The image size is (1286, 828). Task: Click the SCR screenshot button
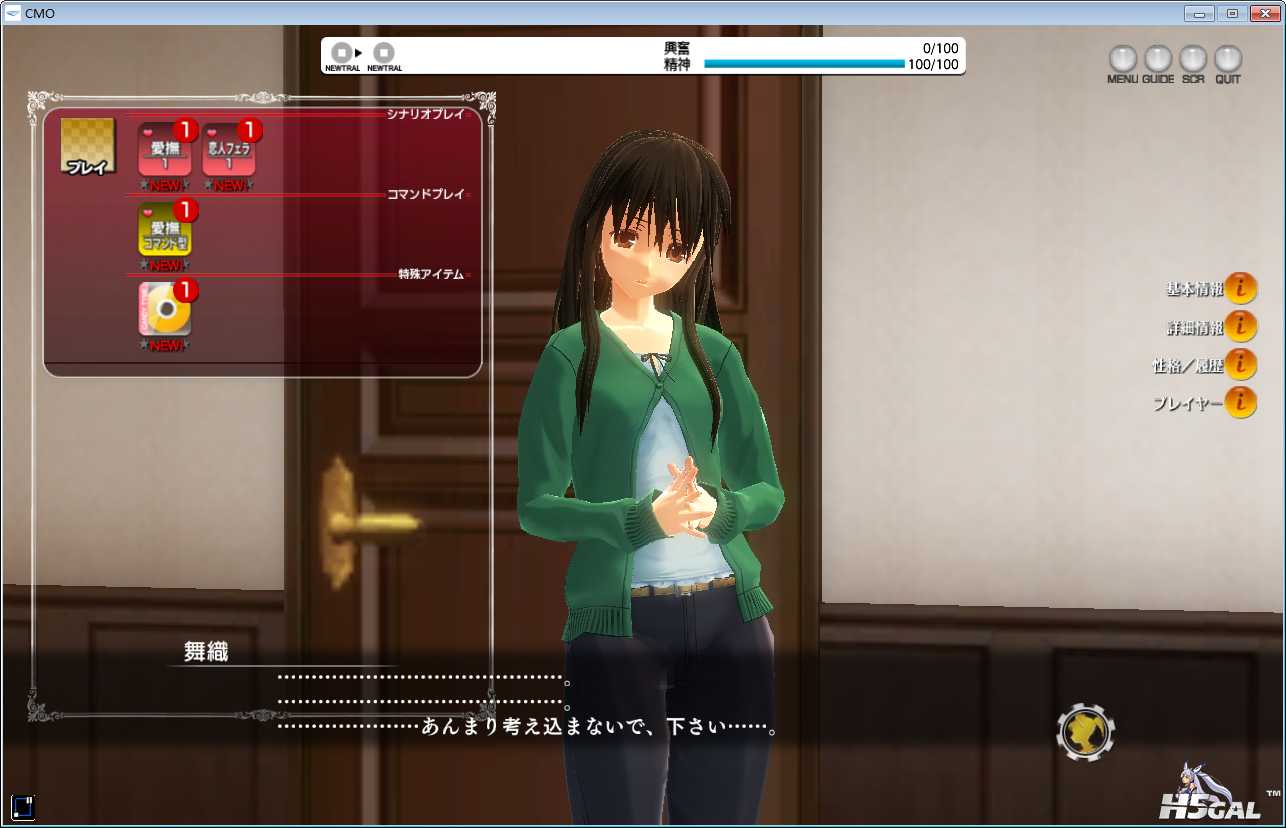pyautogui.click(x=1193, y=59)
